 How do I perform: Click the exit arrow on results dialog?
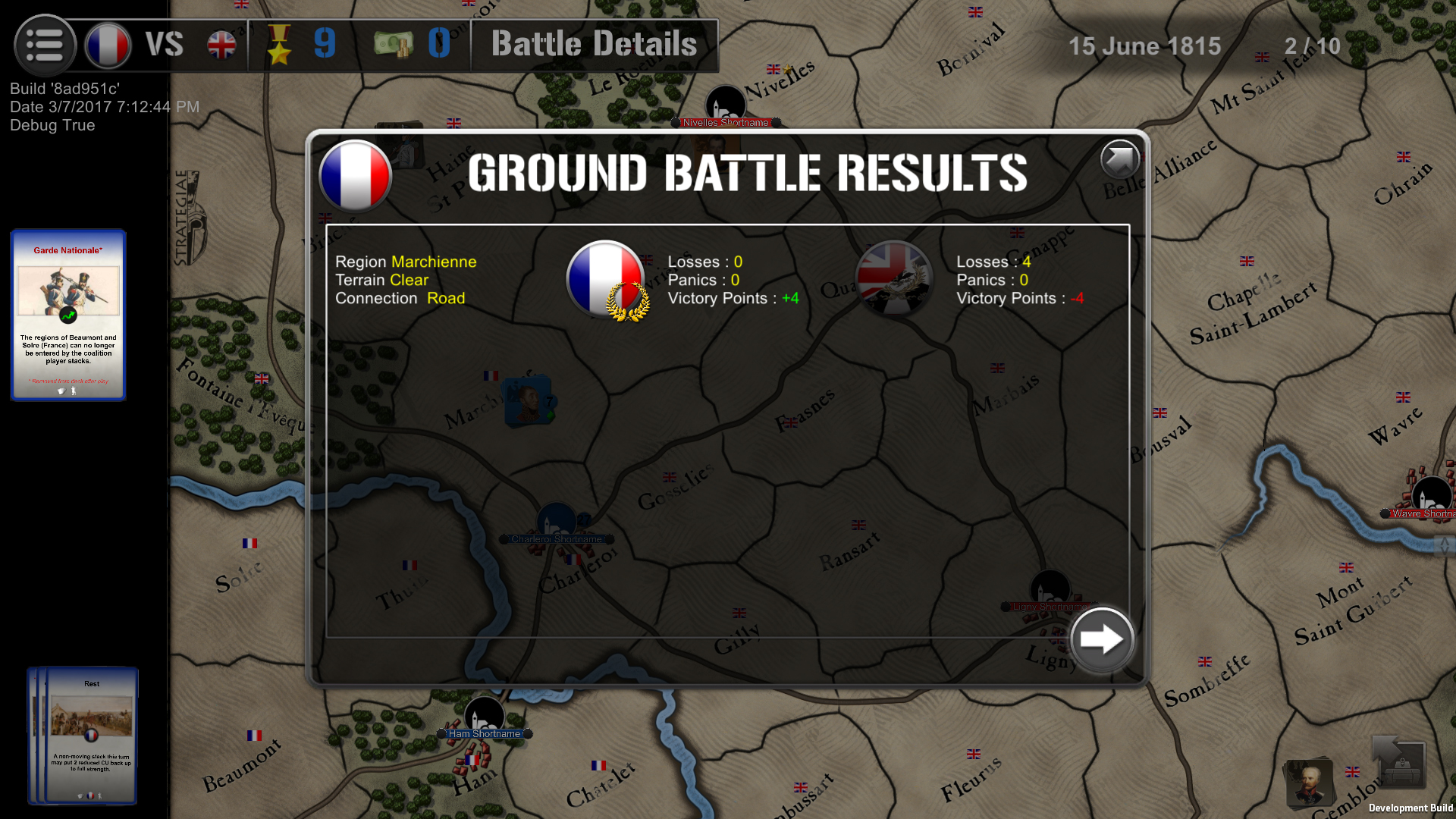click(x=1120, y=159)
